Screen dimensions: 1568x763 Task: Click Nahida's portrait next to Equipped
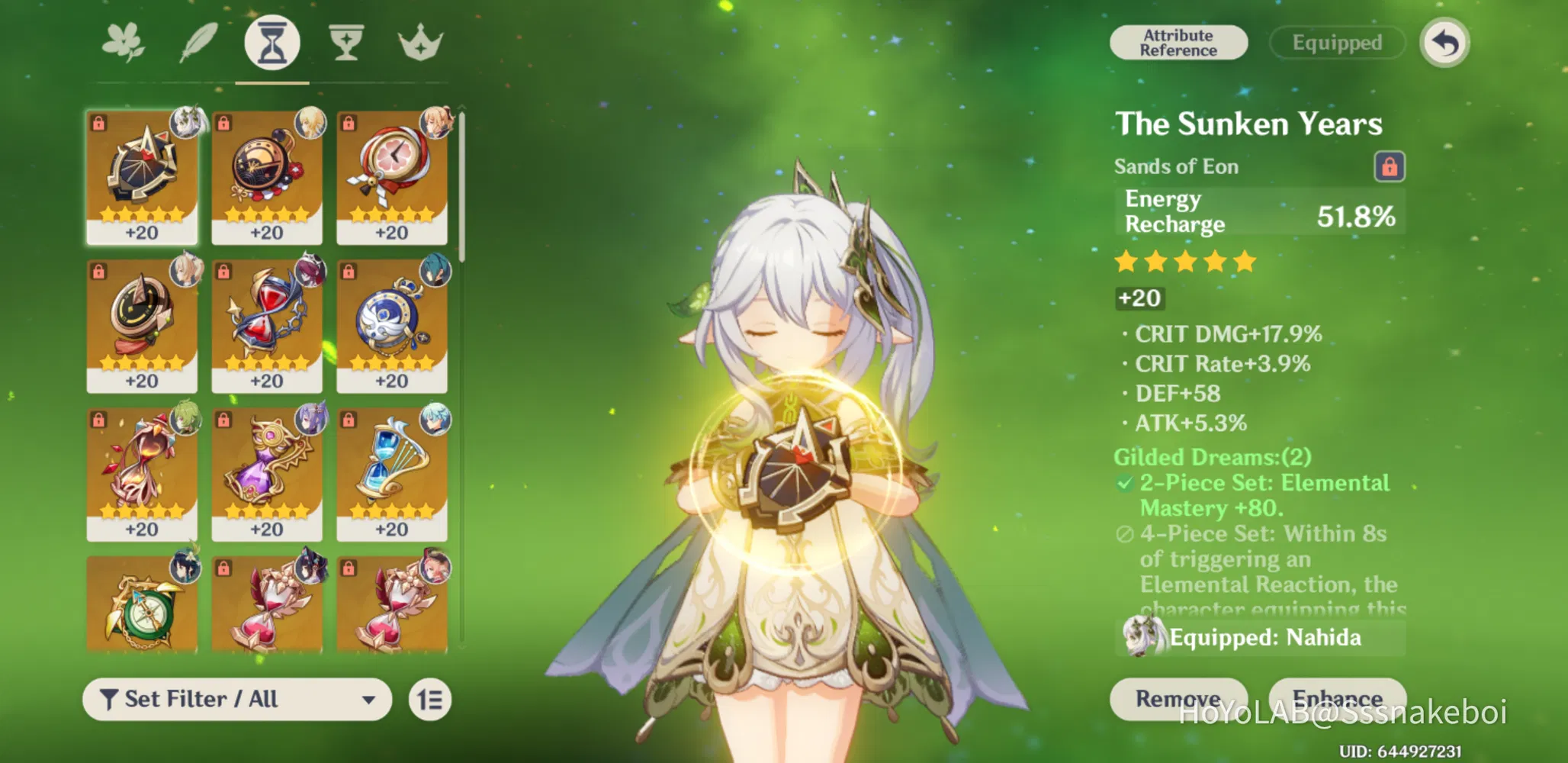click(x=1141, y=638)
